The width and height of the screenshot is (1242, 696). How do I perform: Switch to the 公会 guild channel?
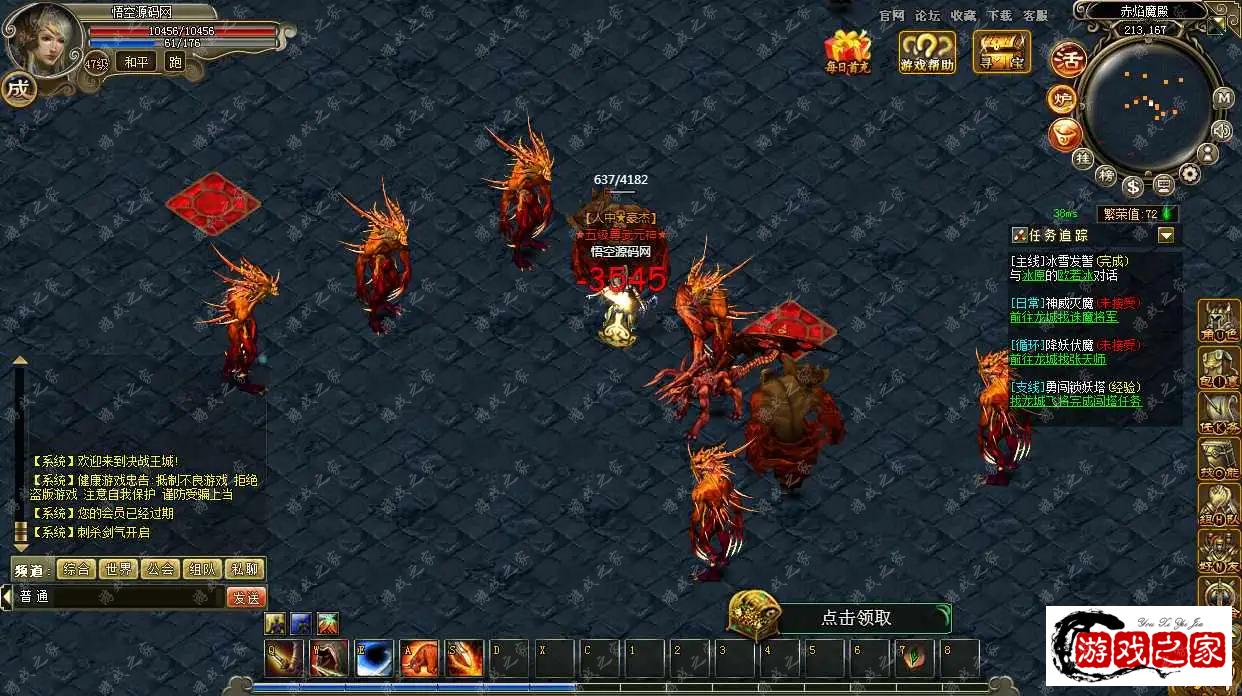[161, 569]
